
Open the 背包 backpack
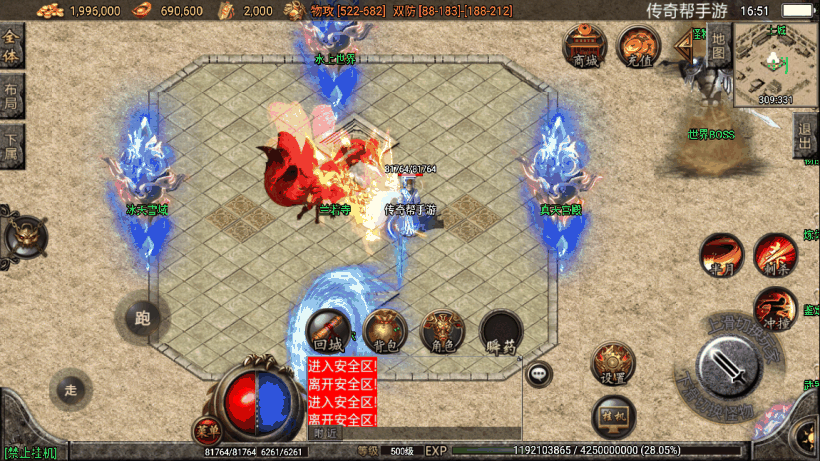(x=385, y=330)
